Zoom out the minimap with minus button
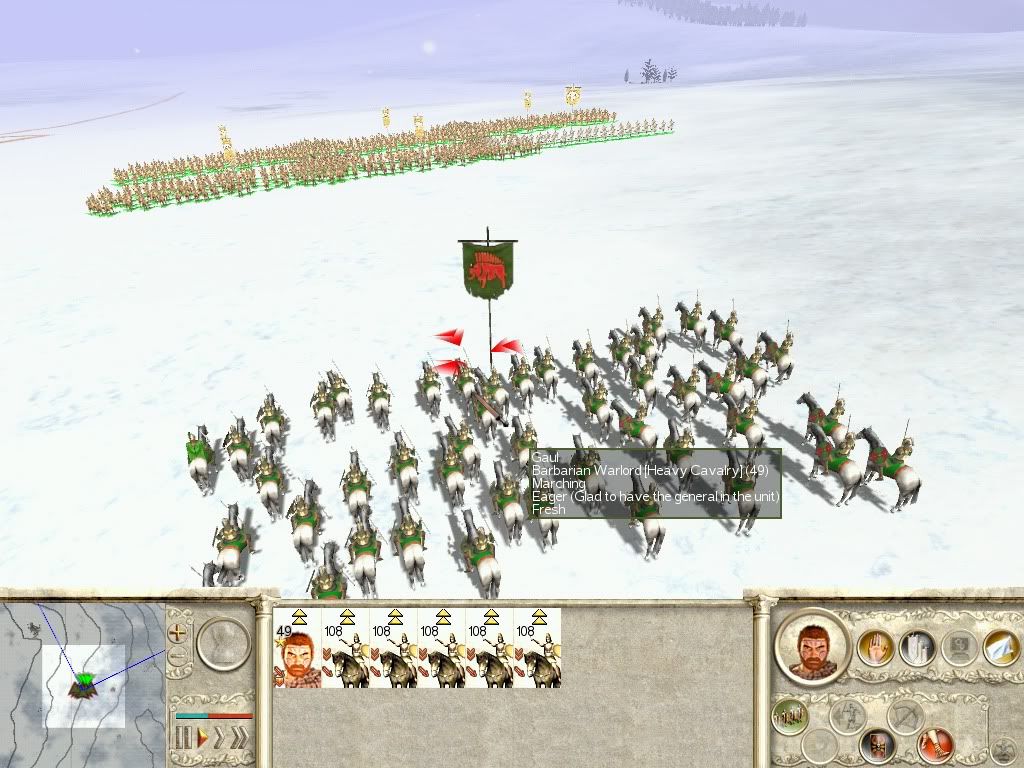1024x768 pixels. pyautogui.click(x=179, y=657)
